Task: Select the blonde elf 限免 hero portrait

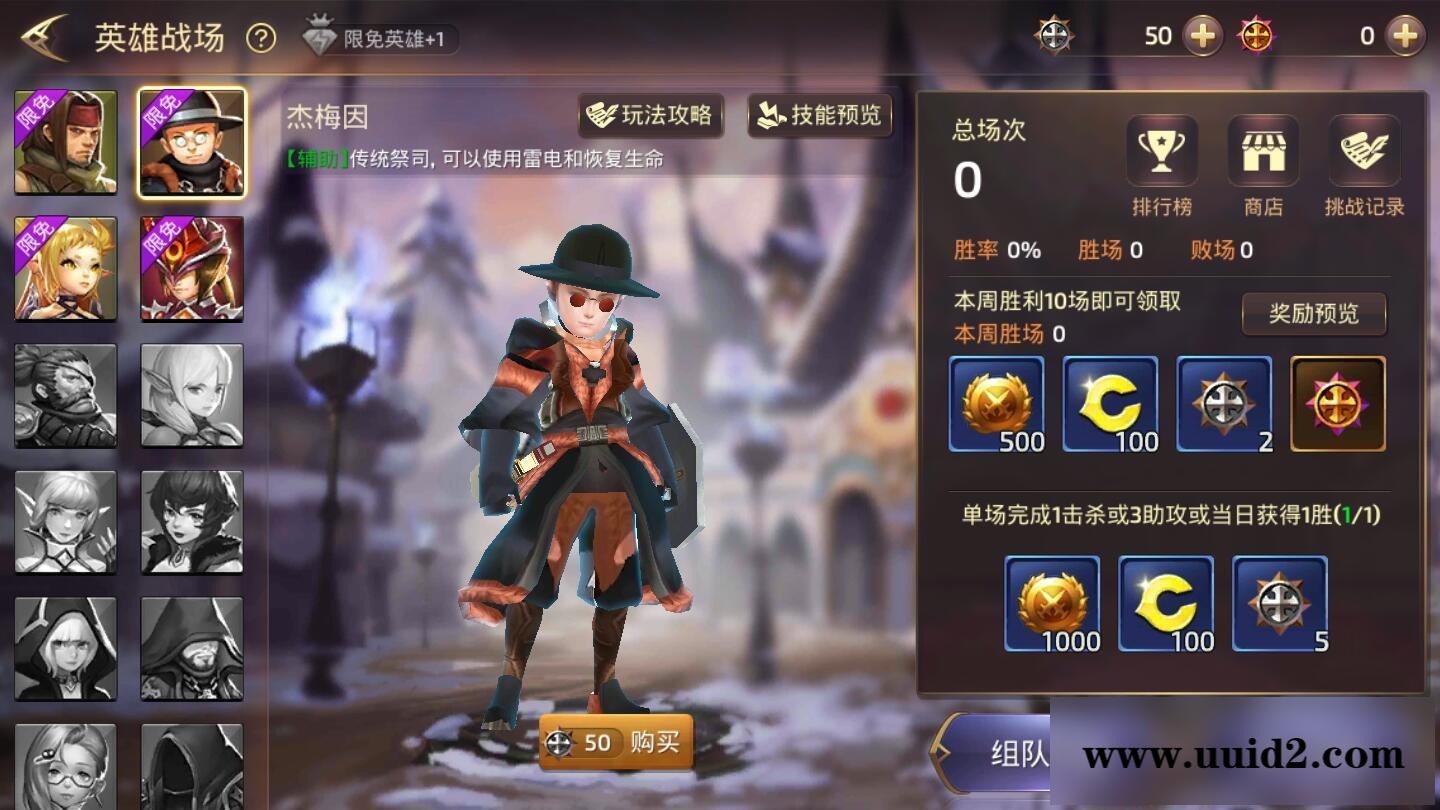Action: pos(66,267)
